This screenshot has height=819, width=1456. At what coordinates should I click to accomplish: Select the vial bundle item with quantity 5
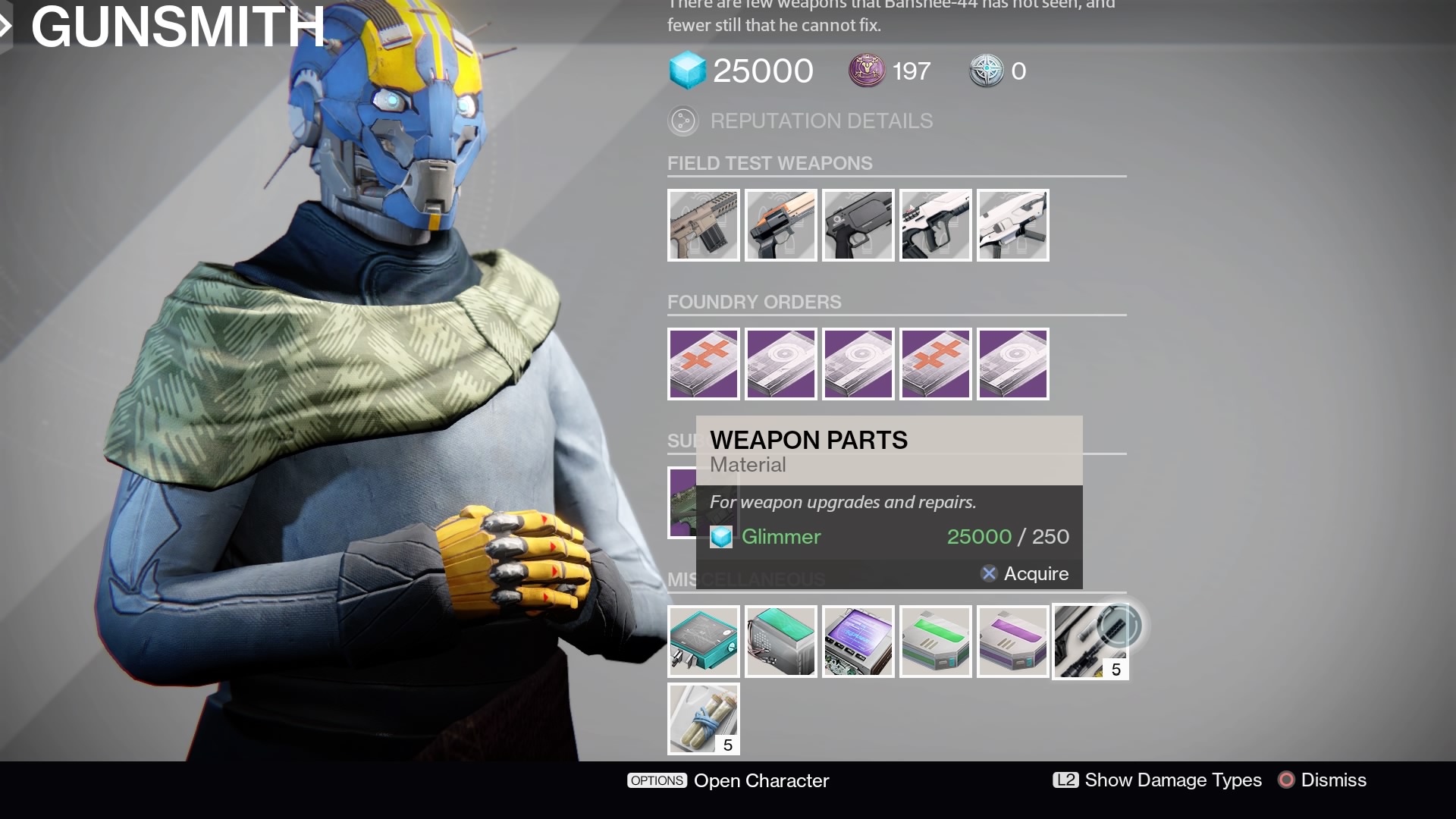(703, 719)
